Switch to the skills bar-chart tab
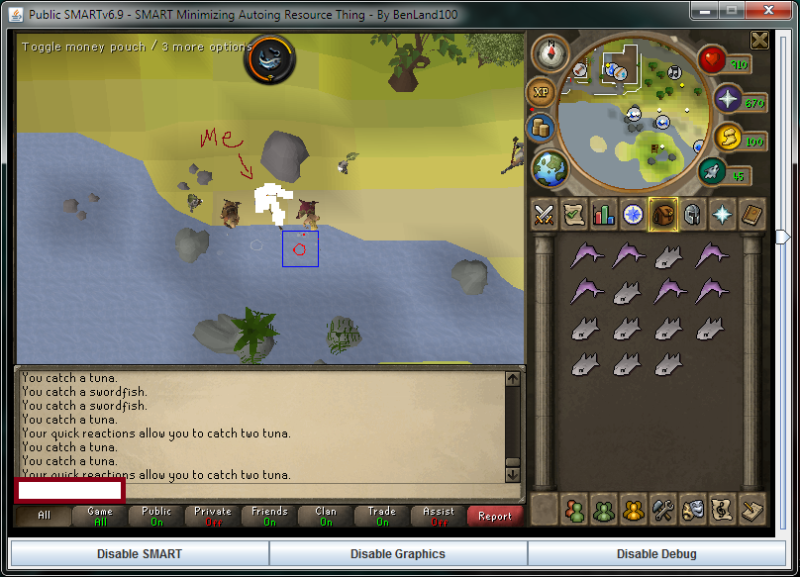 click(x=603, y=214)
